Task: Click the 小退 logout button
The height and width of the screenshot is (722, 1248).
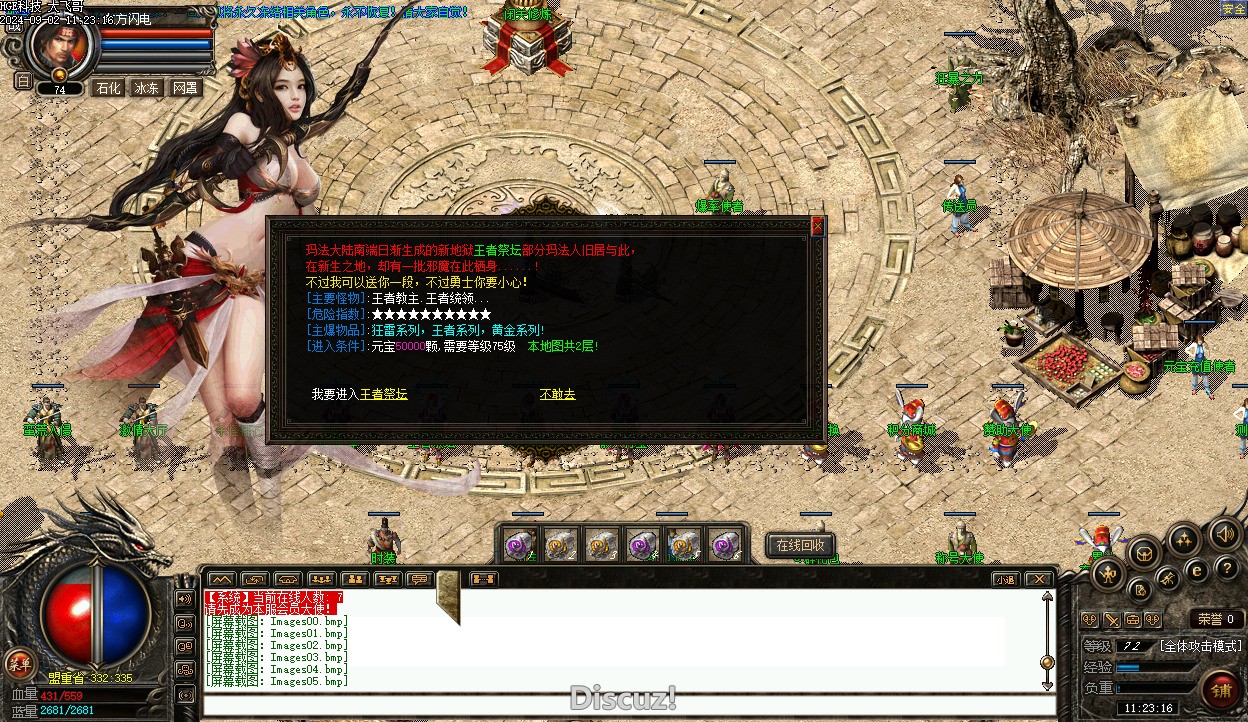Action: pos(1005,579)
